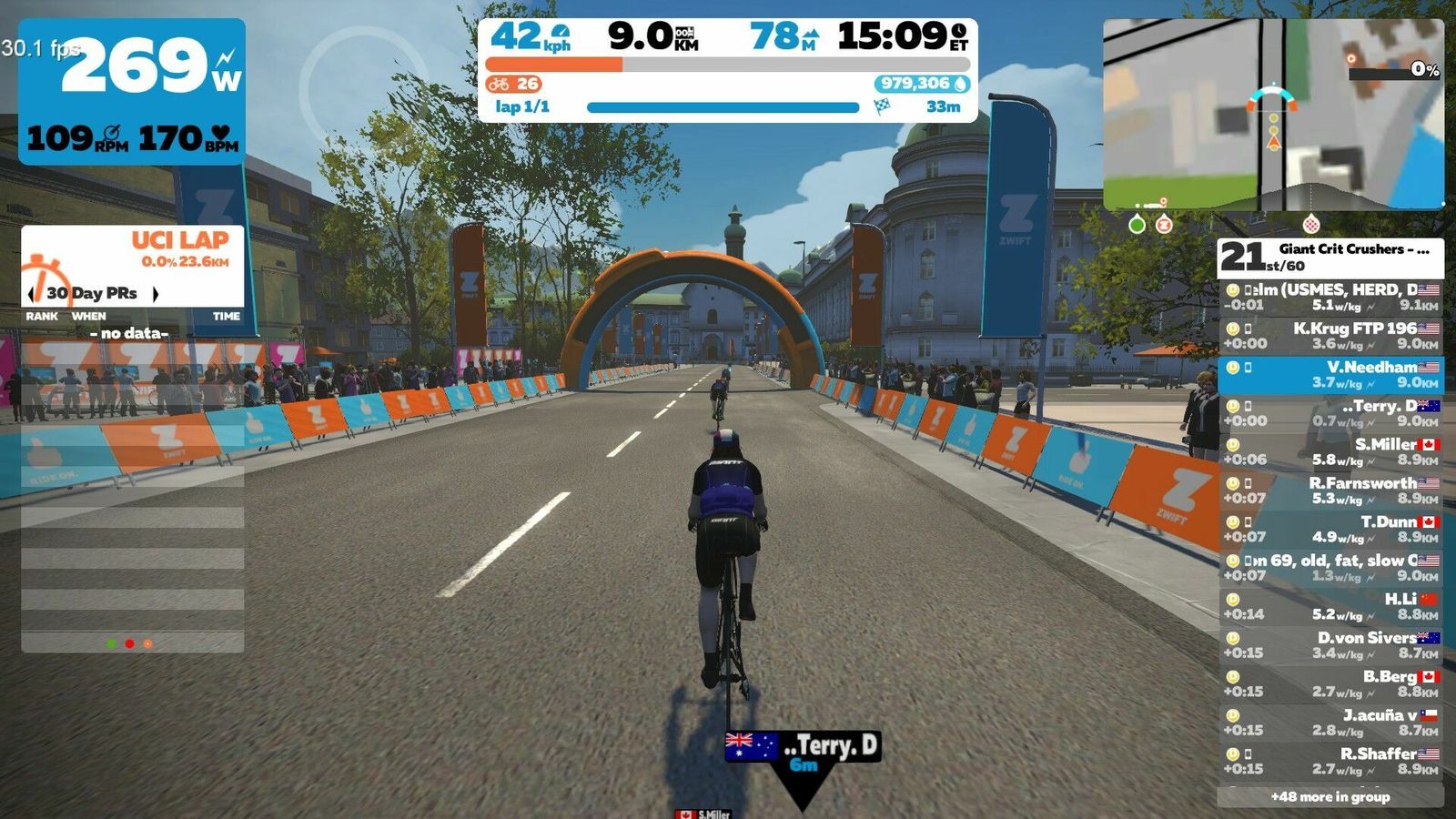
Task: Choose T.Dunn in the rider list
Action: click(1330, 530)
